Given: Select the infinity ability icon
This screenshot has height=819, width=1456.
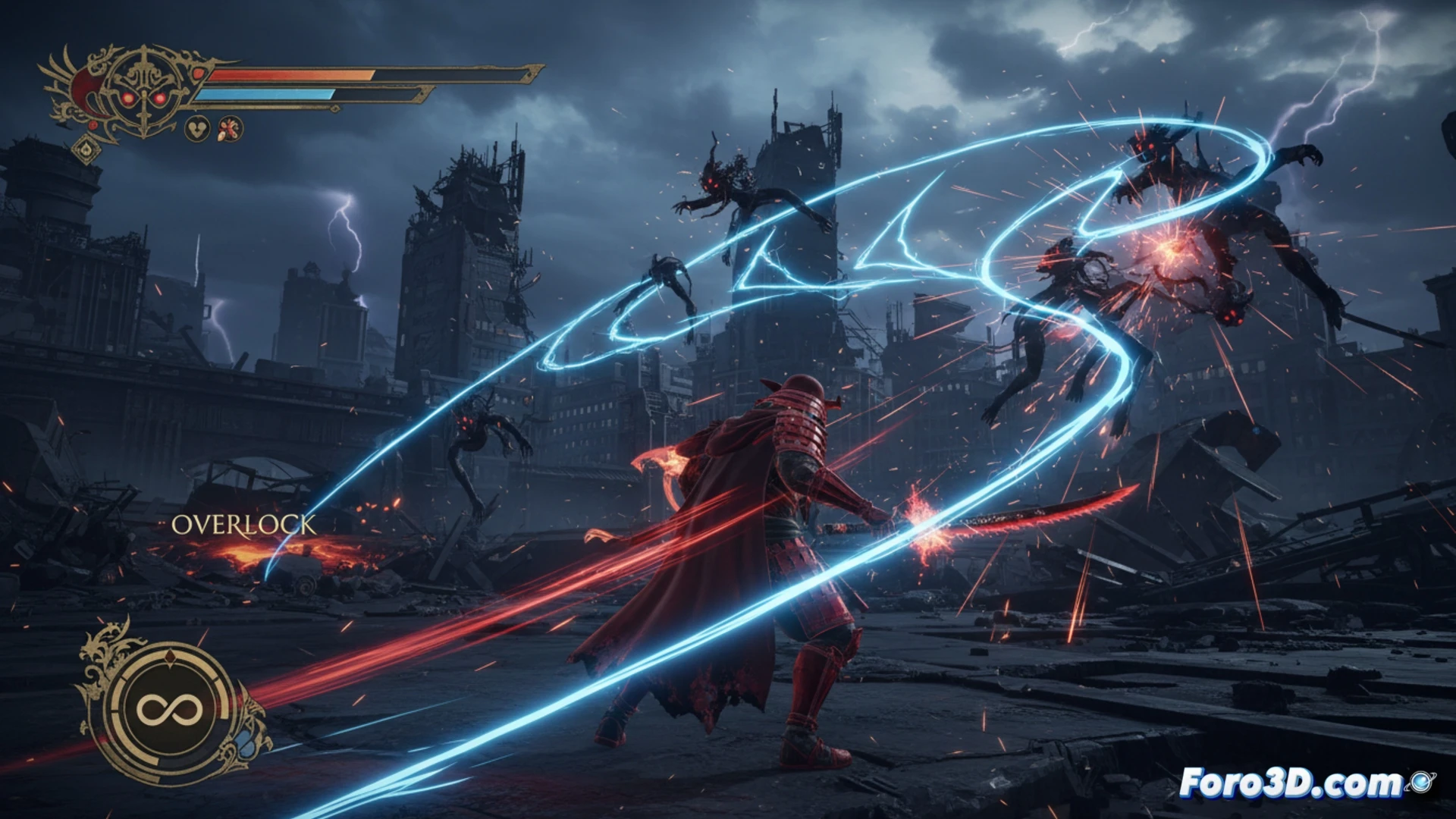Looking at the screenshot, I should pos(170,711).
